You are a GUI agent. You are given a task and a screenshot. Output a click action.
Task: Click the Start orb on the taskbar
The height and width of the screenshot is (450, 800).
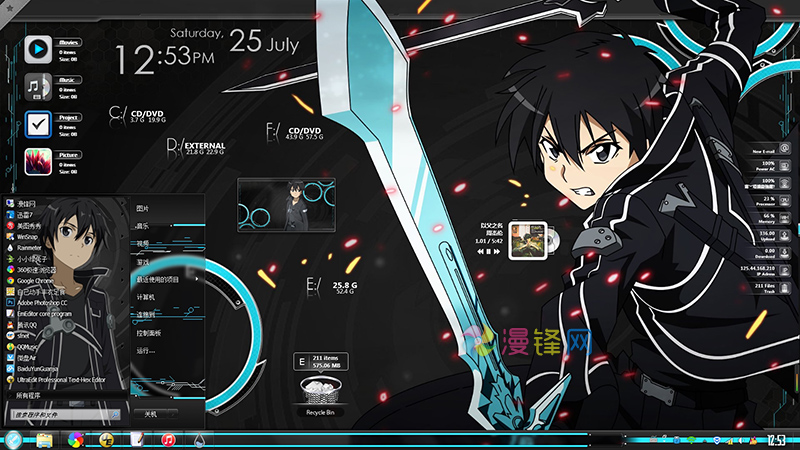13,439
